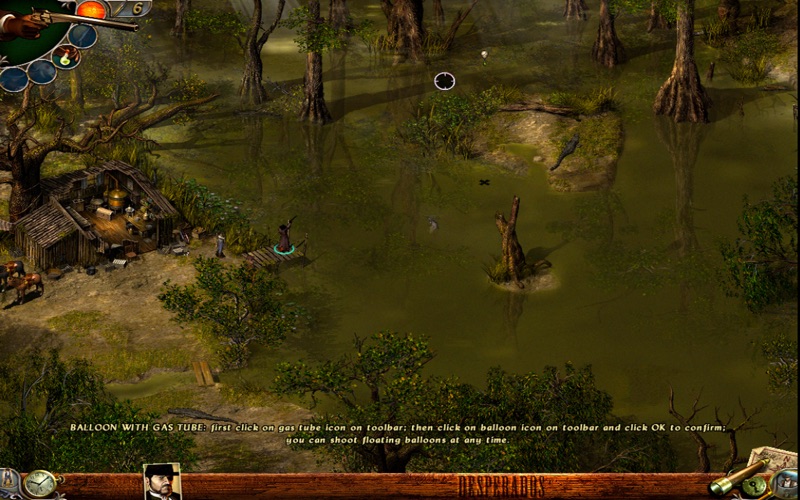
Task: Click the glowing orange orb icon
Action: click(92, 10)
